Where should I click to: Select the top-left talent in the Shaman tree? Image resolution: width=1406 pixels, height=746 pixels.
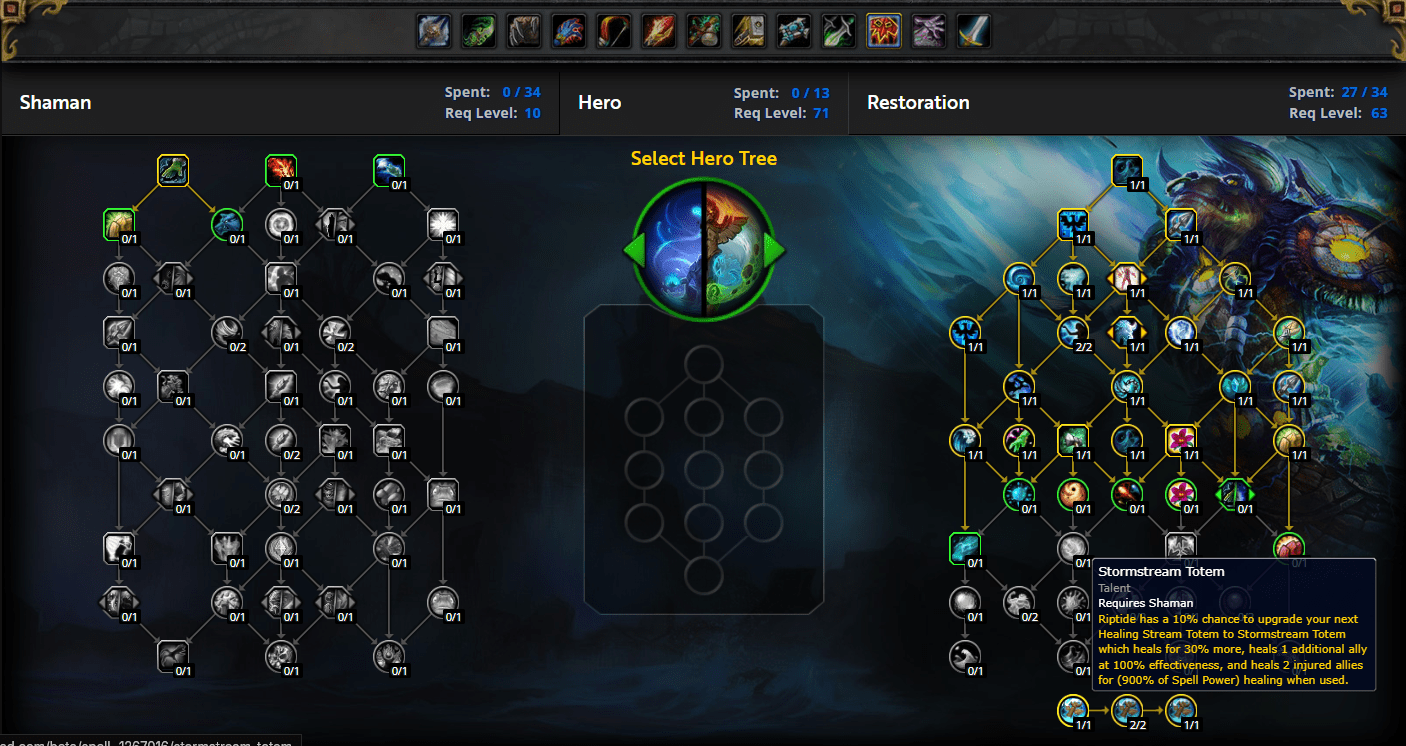(x=172, y=170)
